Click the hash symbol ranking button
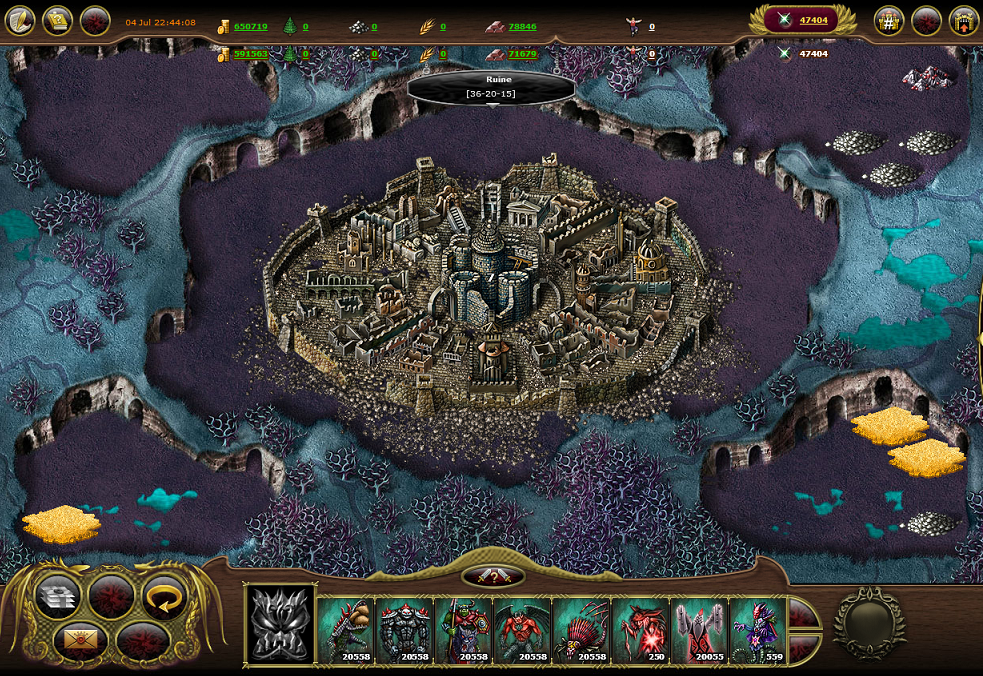This screenshot has width=983, height=676. 889,20
